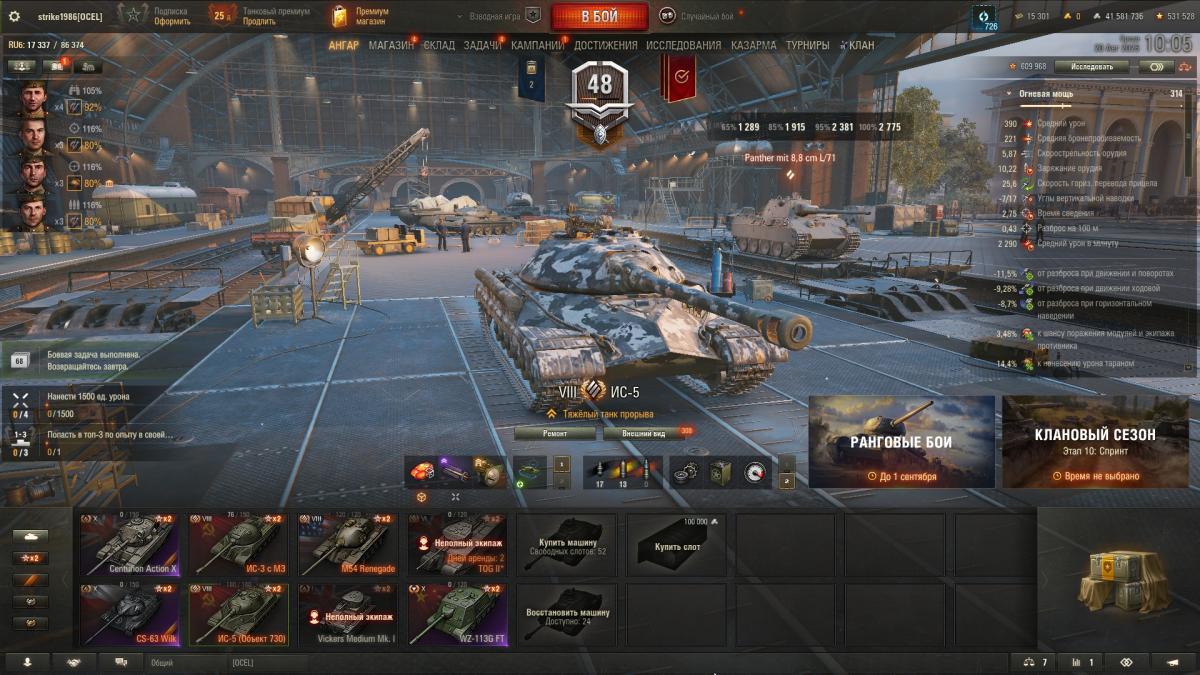Select the Centurion Action X tank
1200x675 pixels.
coord(130,545)
